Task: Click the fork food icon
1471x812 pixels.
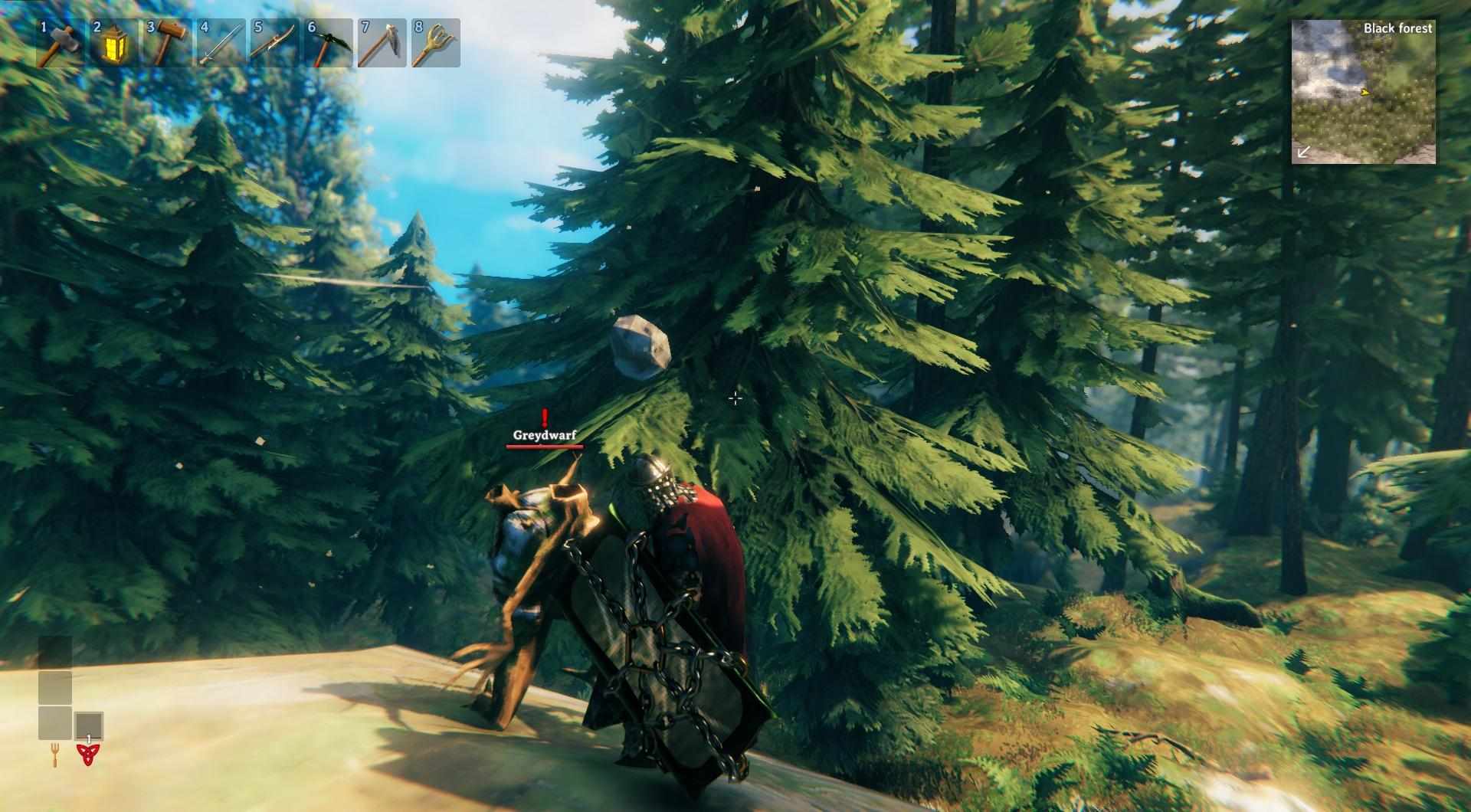Action: (x=55, y=755)
